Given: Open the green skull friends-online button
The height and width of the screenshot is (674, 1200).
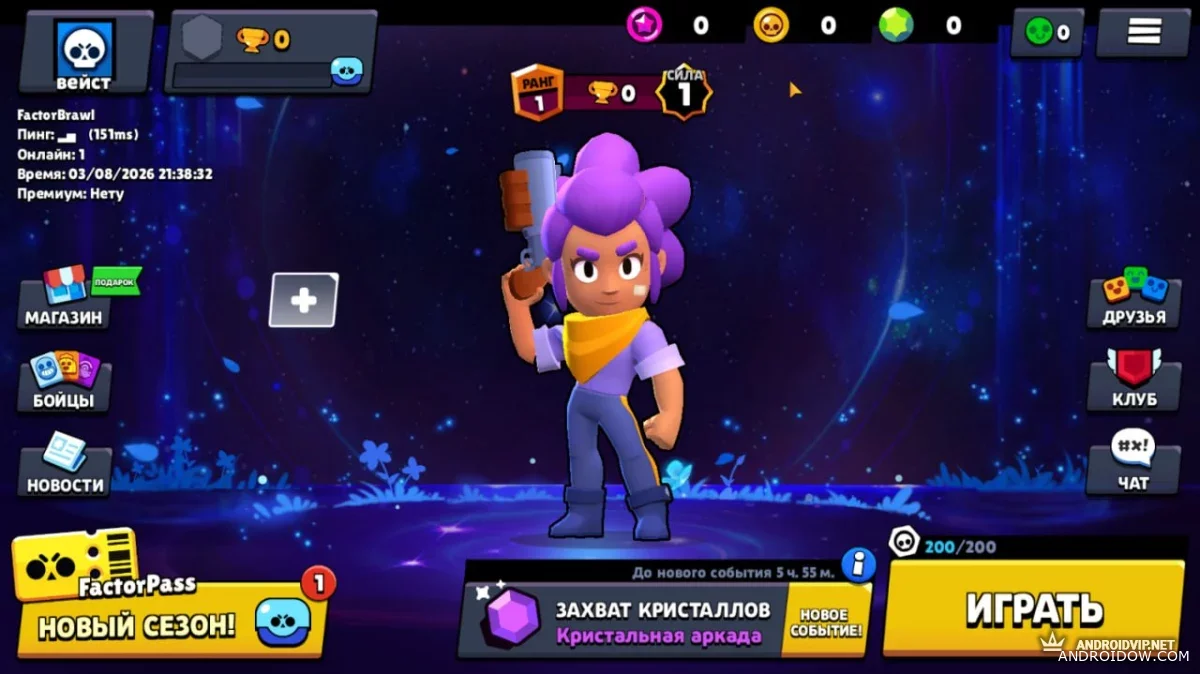Looking at the screenshot, I should [1047, 33].
